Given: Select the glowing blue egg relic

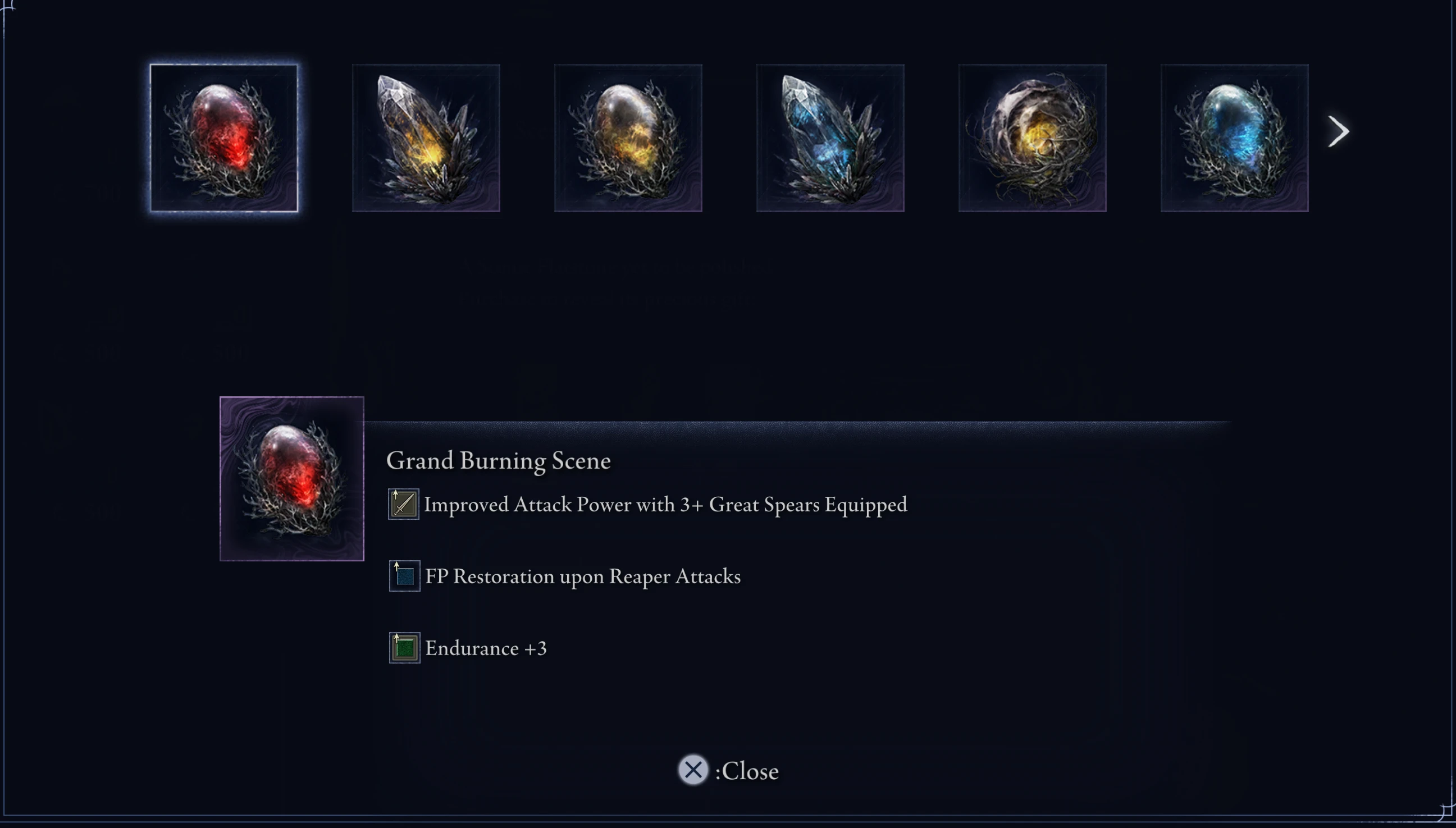Looking at the screenshot, I should [x=1234, y=137].
